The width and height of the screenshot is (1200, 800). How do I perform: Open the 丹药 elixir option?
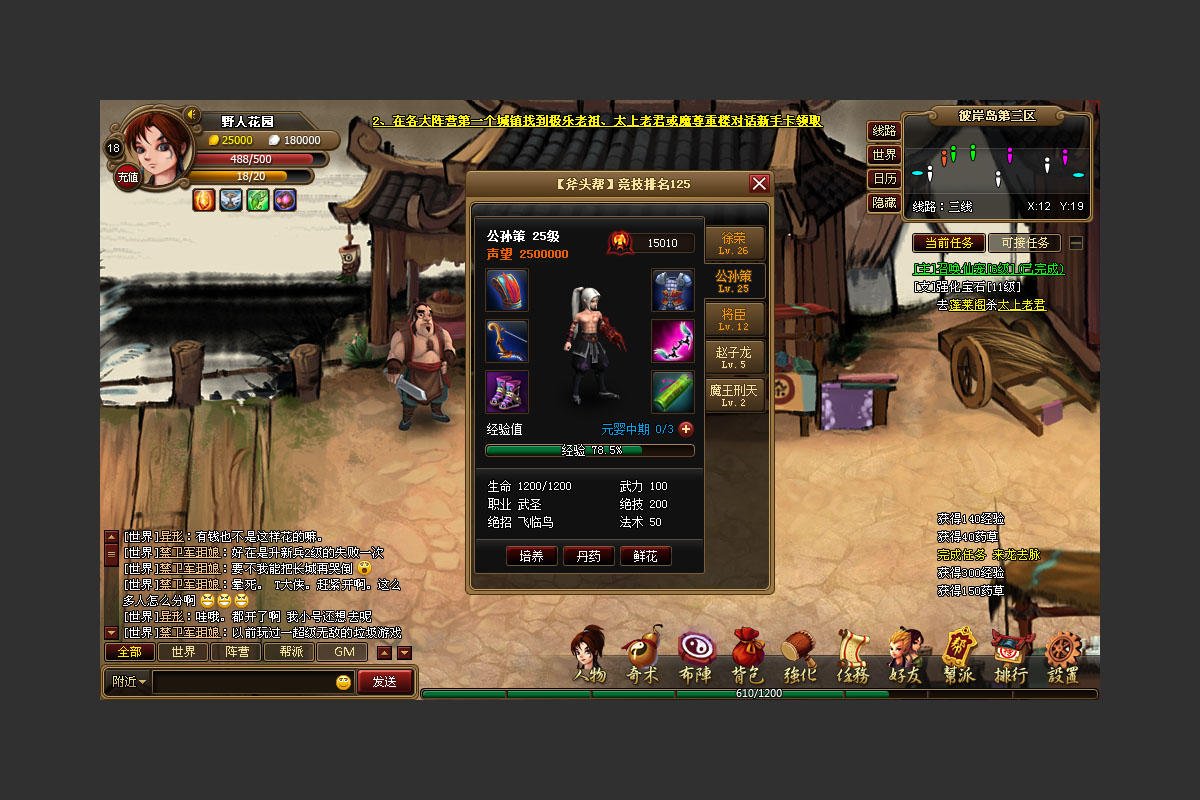tap(588, 556)
